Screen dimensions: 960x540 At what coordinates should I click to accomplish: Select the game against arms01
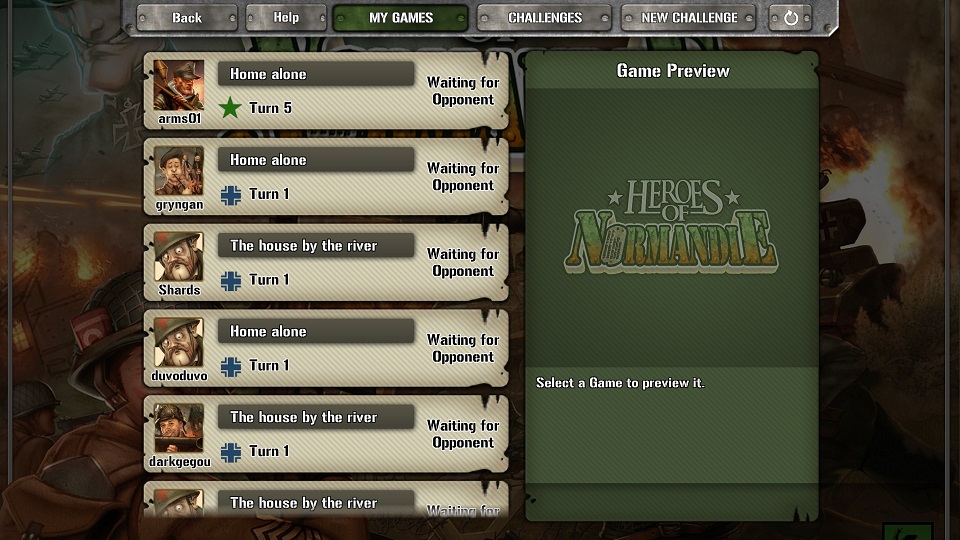(325, 91)
